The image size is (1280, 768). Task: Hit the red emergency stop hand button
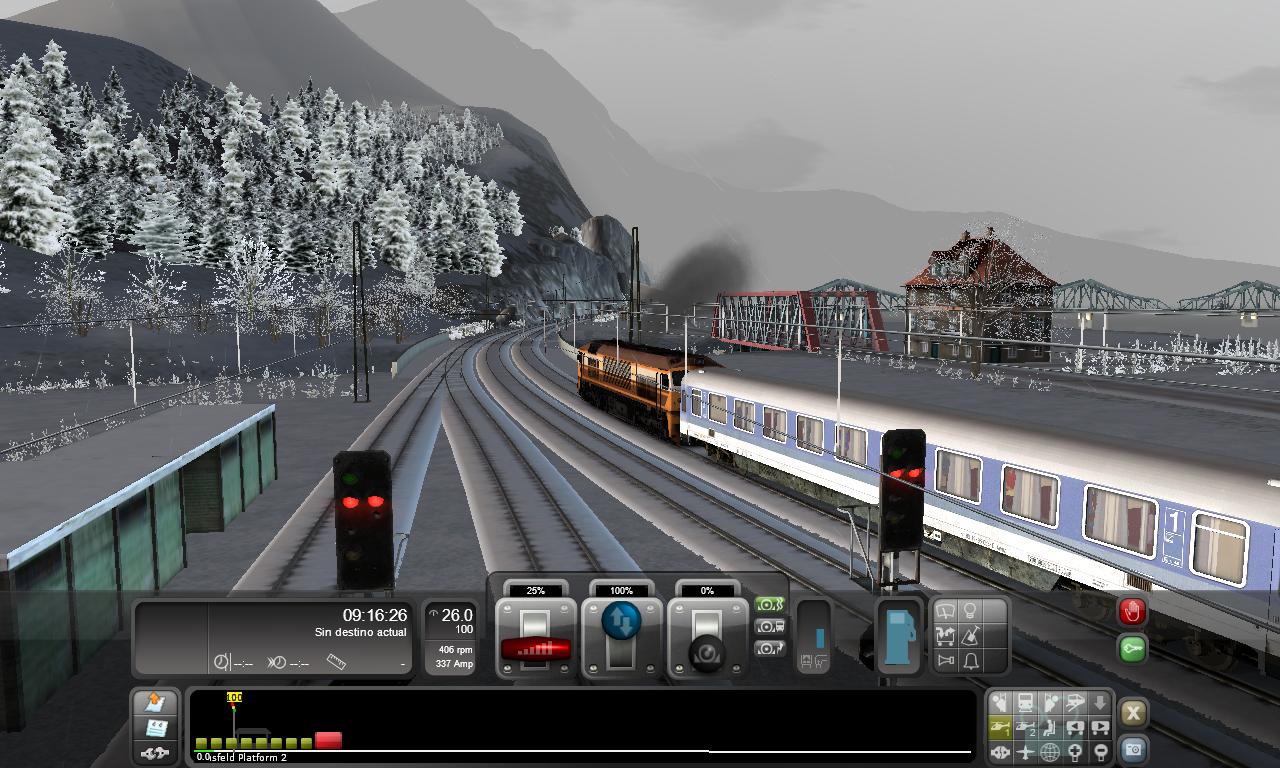coord(1132,612)
